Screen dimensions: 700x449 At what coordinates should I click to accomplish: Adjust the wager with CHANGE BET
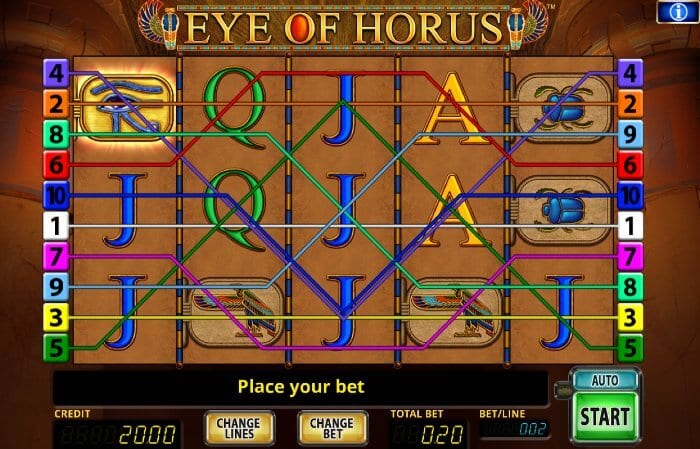pyautogui.click(x=331, y=428)
